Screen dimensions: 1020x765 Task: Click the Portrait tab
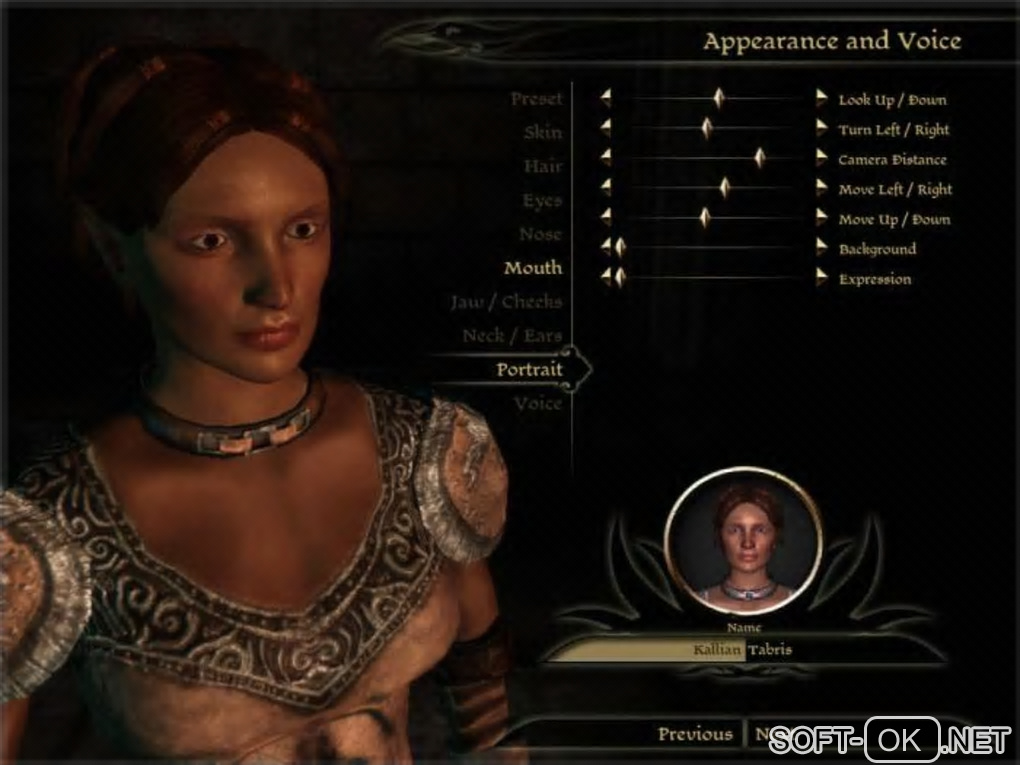[x=529, y=370]
